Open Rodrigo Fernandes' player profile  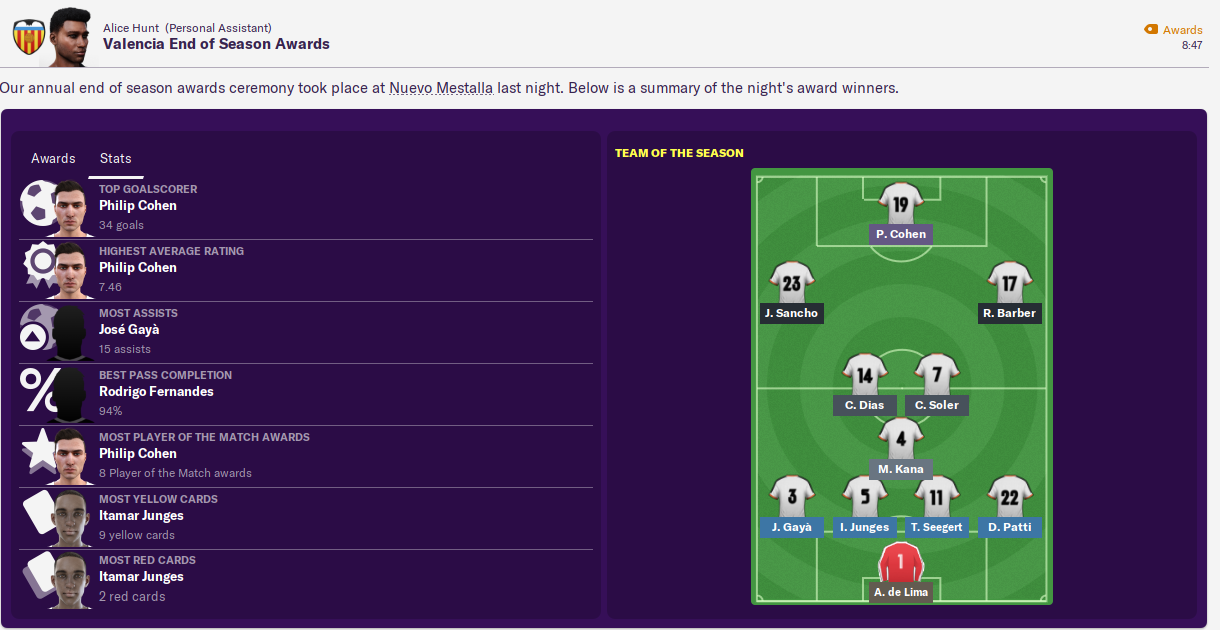pyautogui.click(x=156, y=391)
